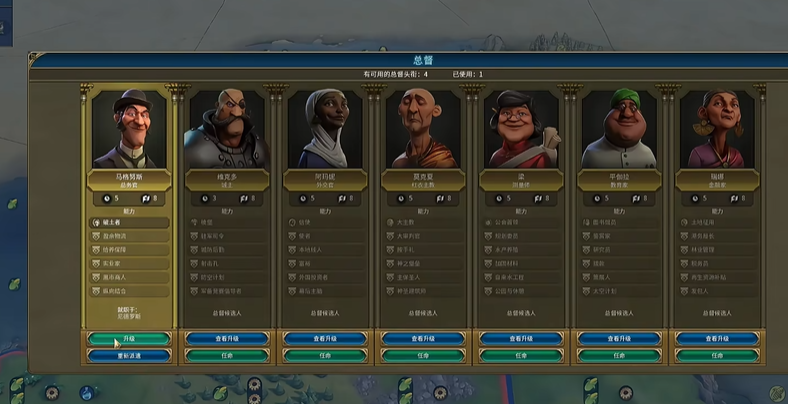Appoint Victor using the 任命 button
Viewport: 788px width, 404px height.
[227, 355]
